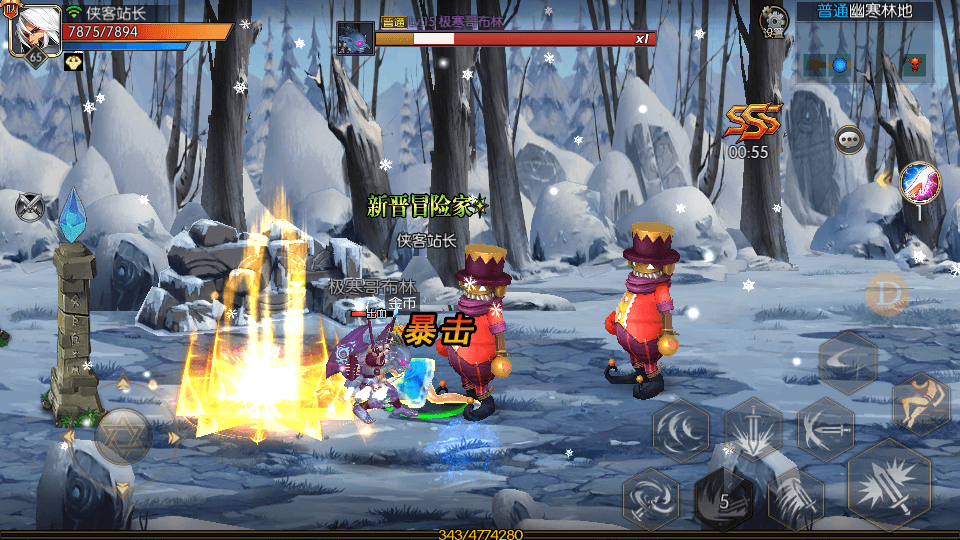Select the red demon boss marker on minimap
The height and width of the screenshot is (540, 960).
(x=912, y=66)
